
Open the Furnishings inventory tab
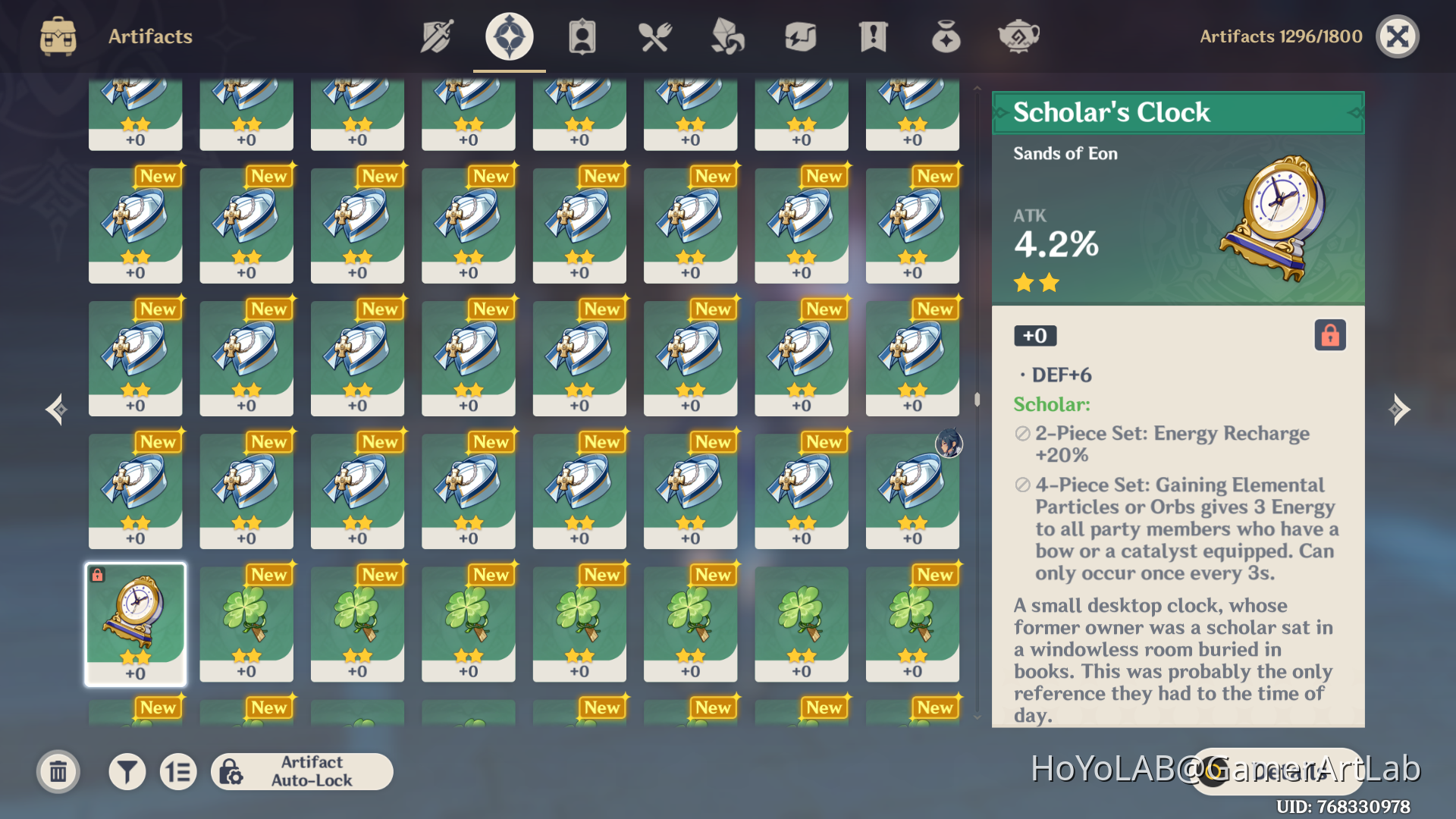tap(1018, 36)
